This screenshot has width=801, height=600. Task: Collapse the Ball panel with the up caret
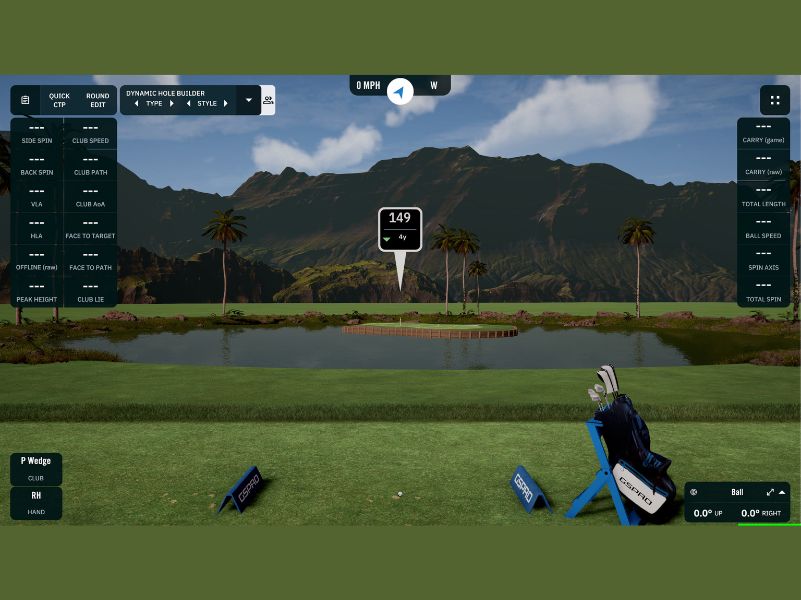(782, 492)
